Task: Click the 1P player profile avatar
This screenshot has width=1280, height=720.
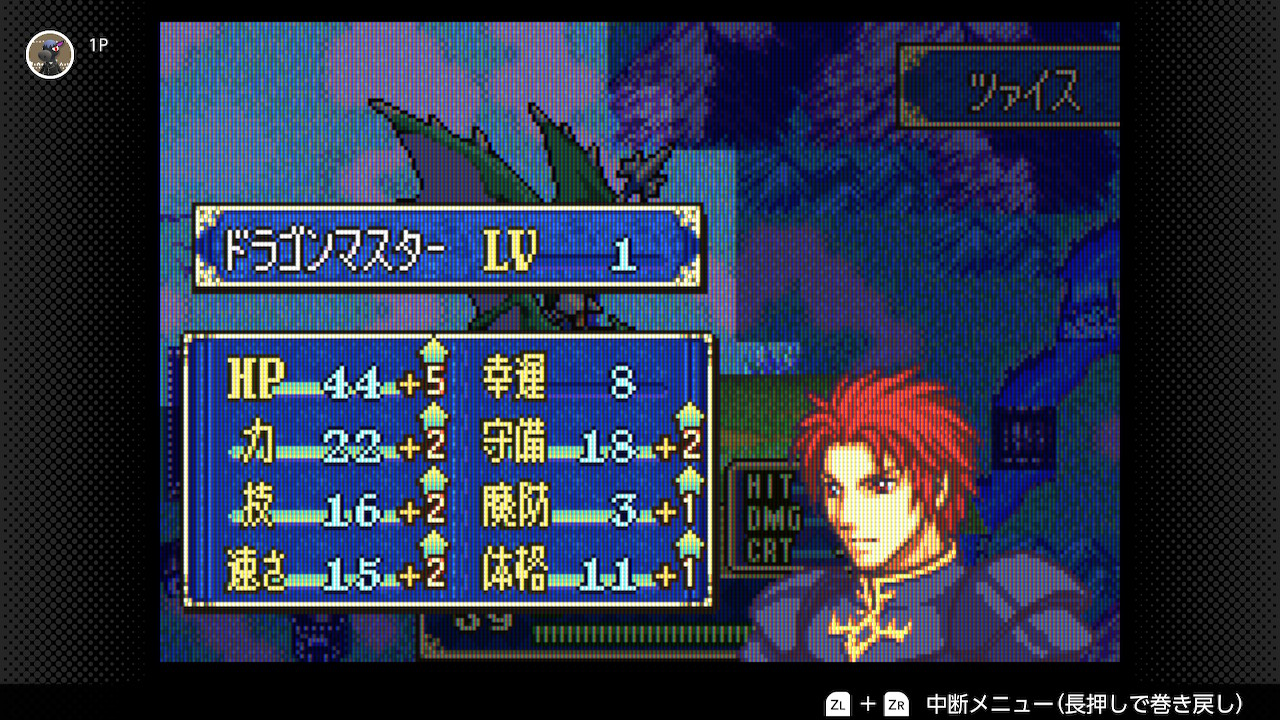Action: click(50, 54)
